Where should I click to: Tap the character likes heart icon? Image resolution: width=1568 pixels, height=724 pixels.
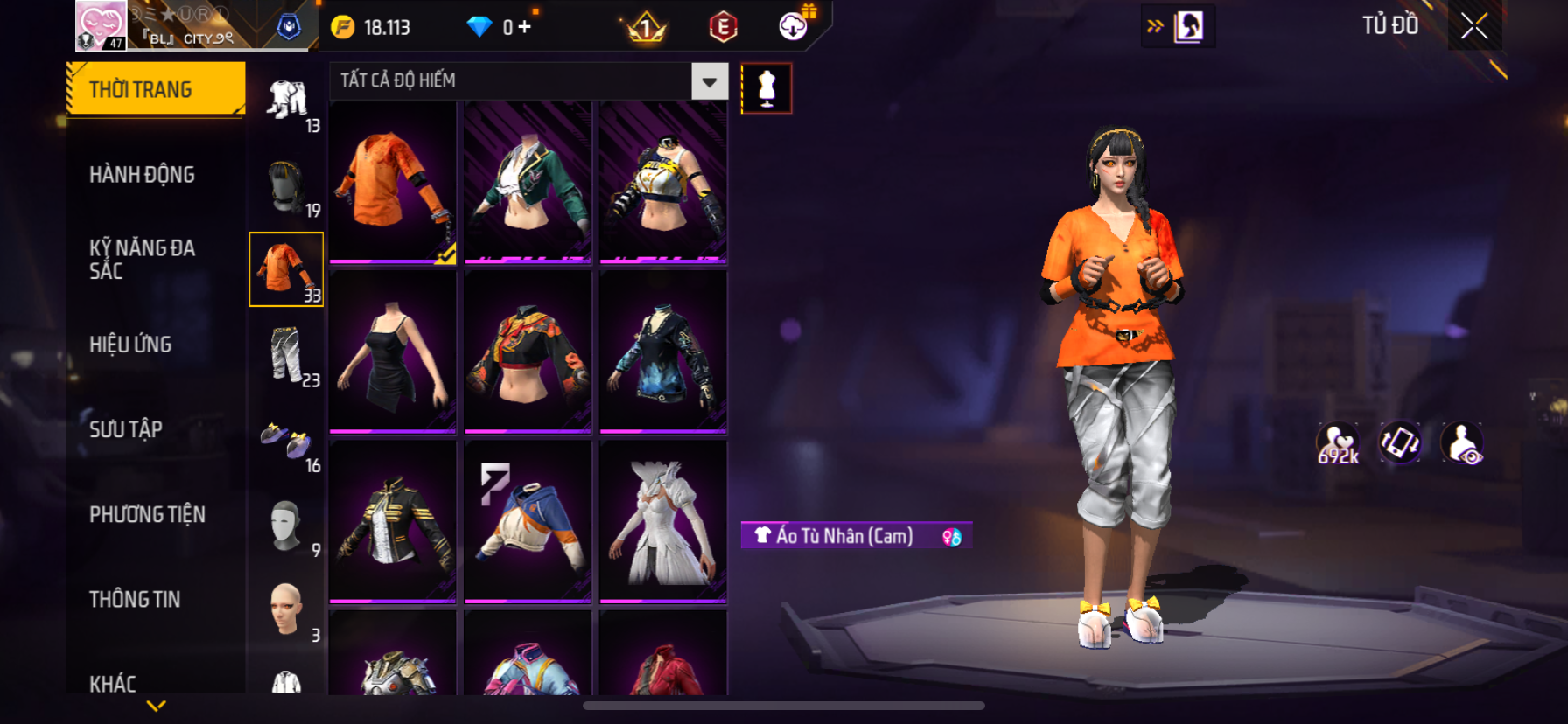[1338, 443]
